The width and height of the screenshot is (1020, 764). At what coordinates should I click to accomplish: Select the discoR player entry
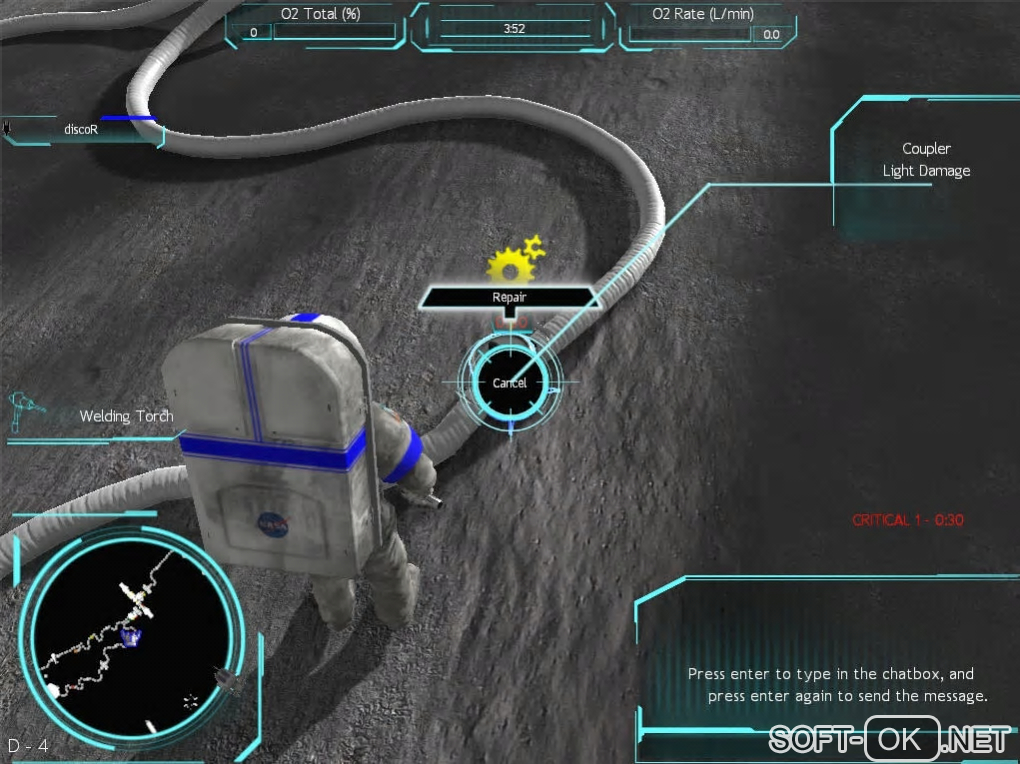(x=80, y=129)
